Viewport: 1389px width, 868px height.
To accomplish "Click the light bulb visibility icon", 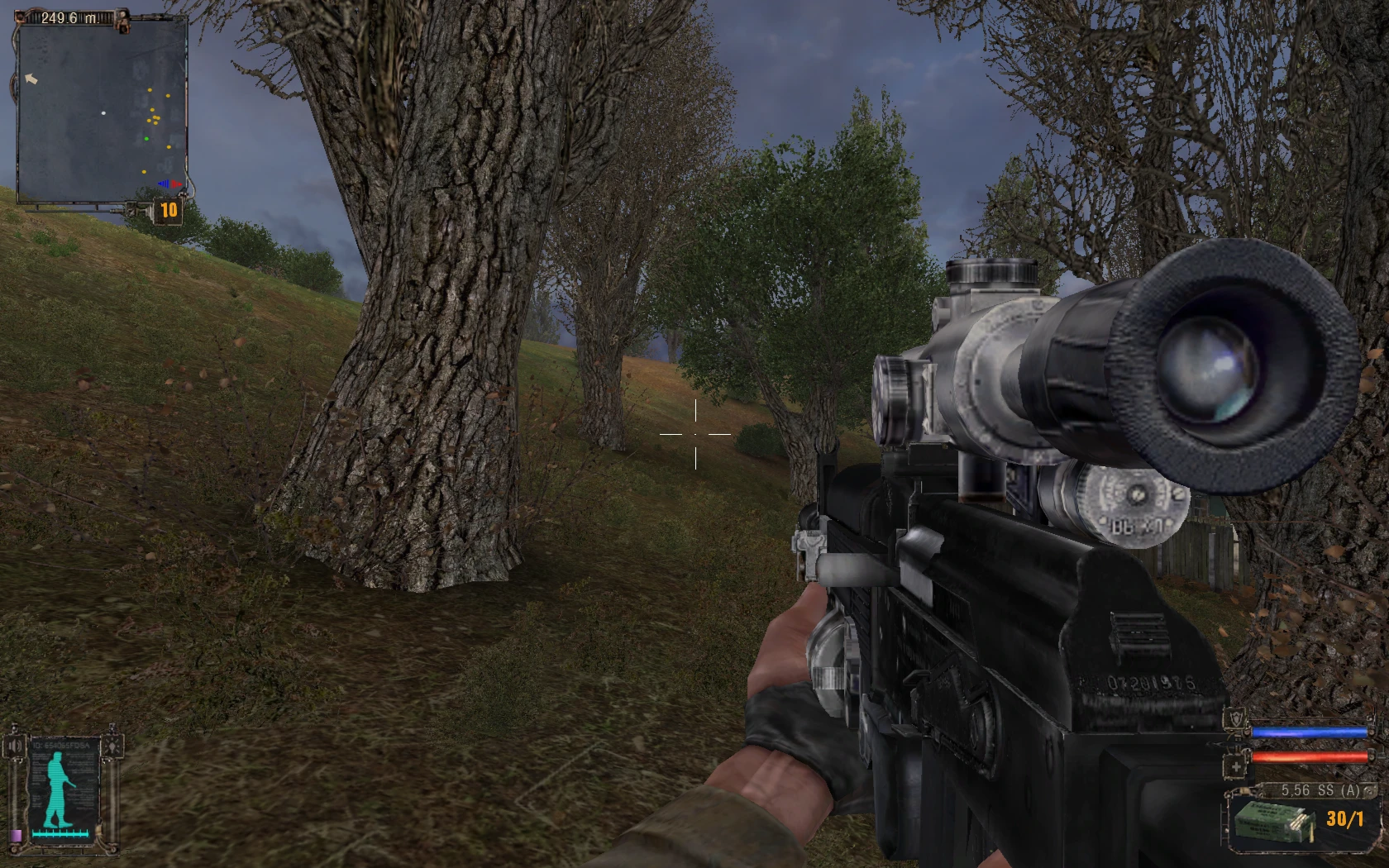I will click(x=112, y=746).
